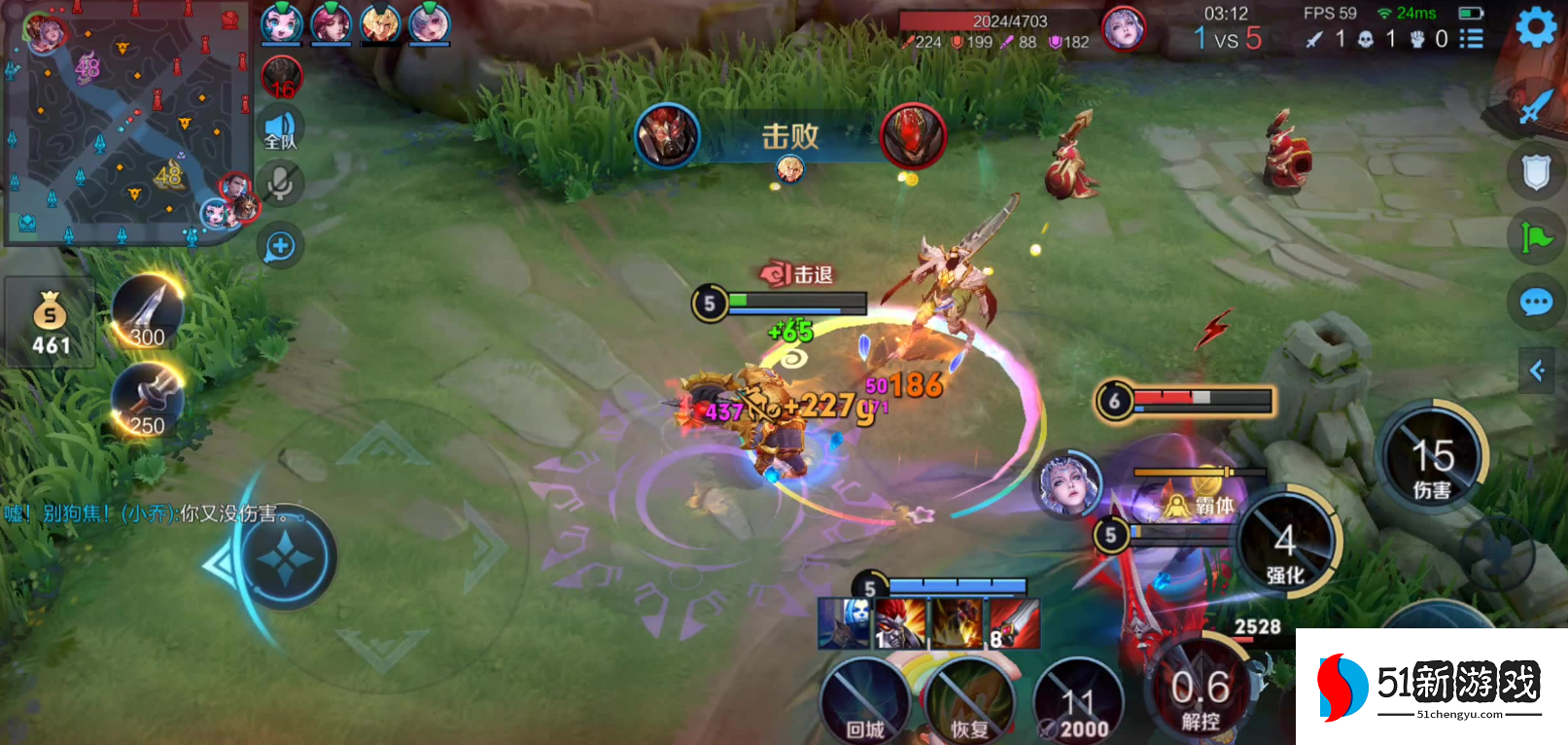
Task: Open the settings gear menu
Action: [x=1536, y=27]
